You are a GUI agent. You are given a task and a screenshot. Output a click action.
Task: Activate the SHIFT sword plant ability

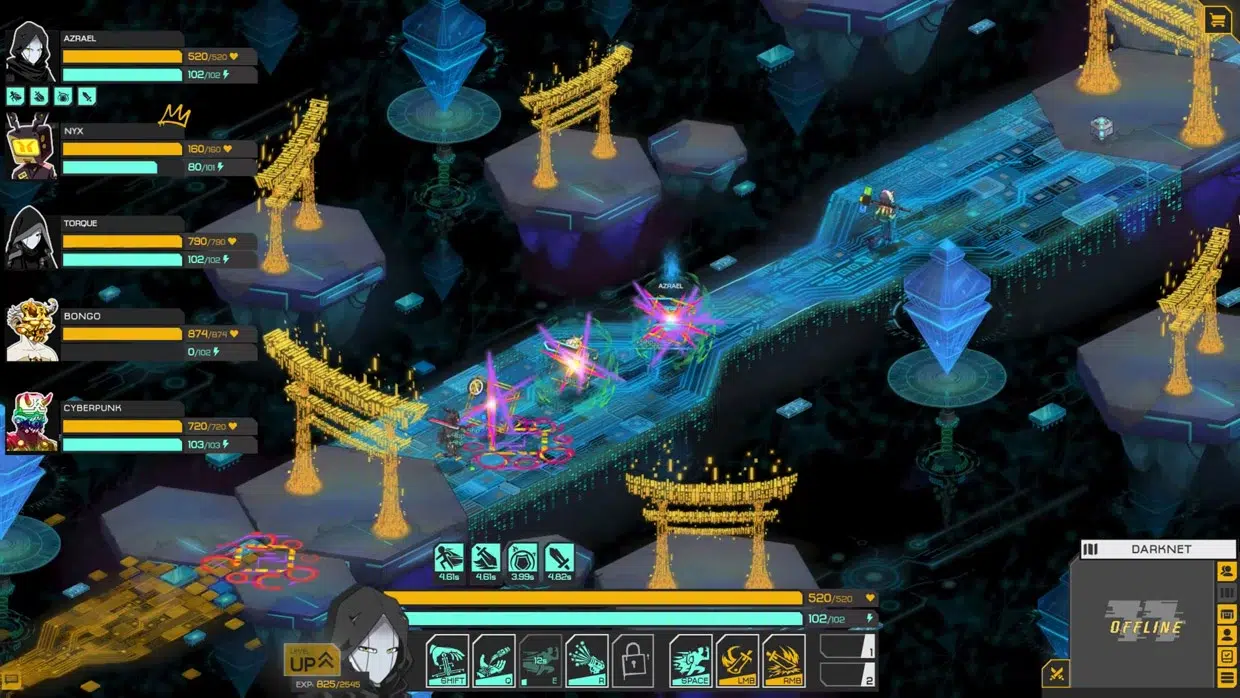[447, 661]
